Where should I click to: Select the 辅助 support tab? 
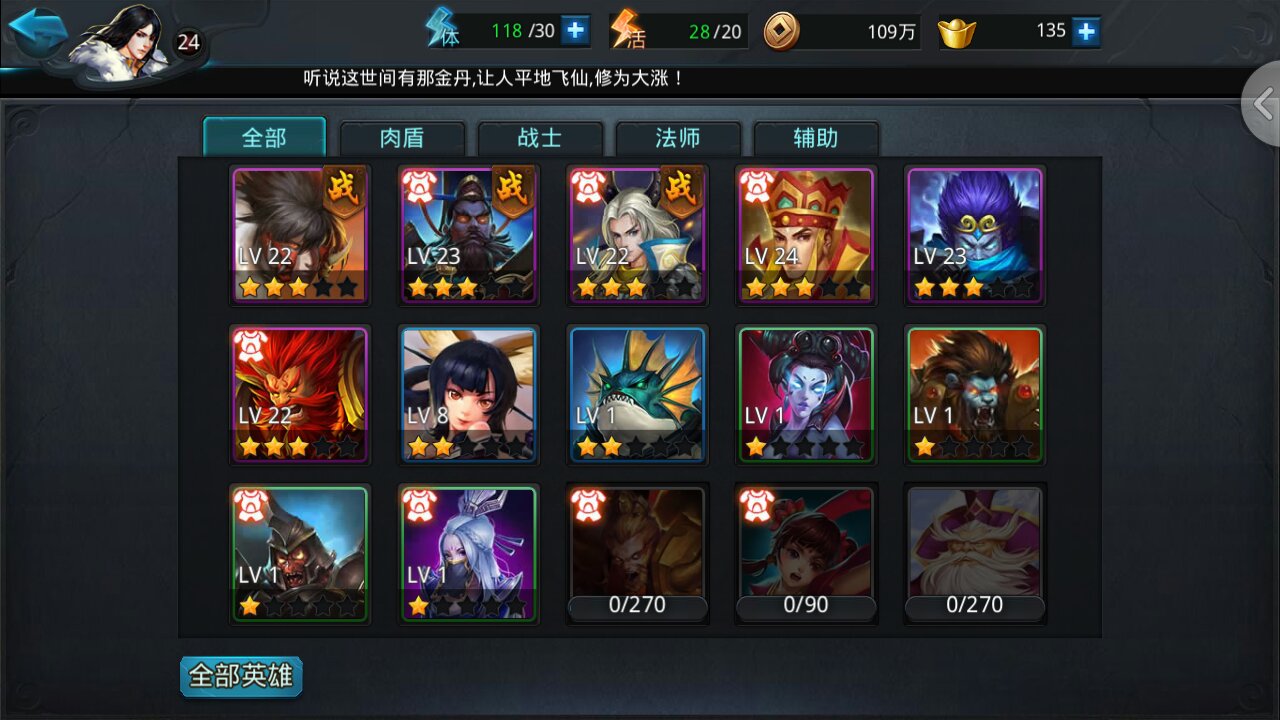[x=816, y=139]
